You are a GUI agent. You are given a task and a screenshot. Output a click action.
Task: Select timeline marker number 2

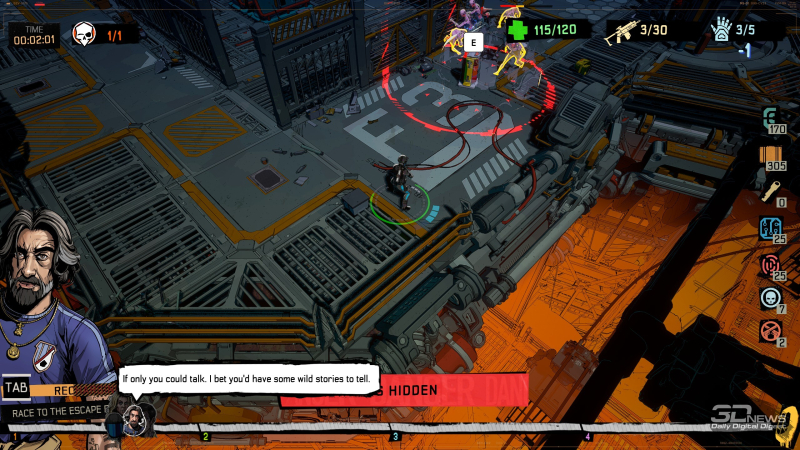tap(205, 436)
